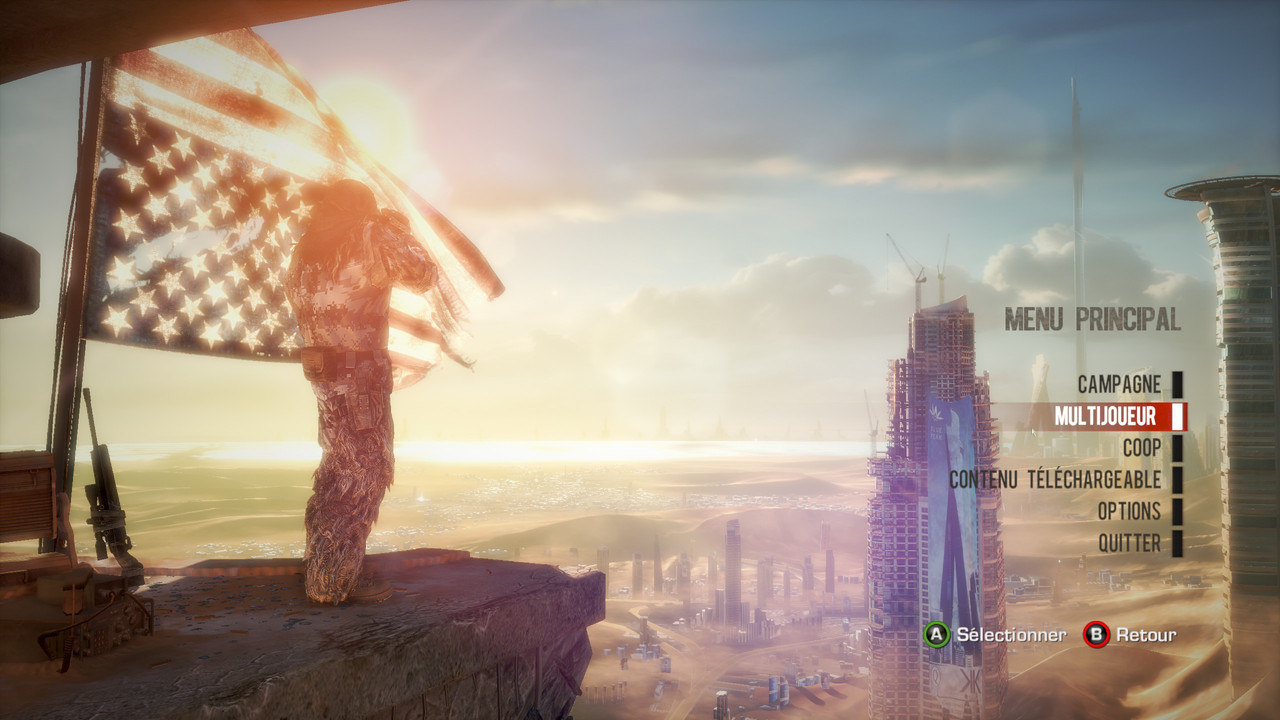Select the highlighted Multijoueur option
Viewport: 1280px width, 720px height.
(1104, 416)
